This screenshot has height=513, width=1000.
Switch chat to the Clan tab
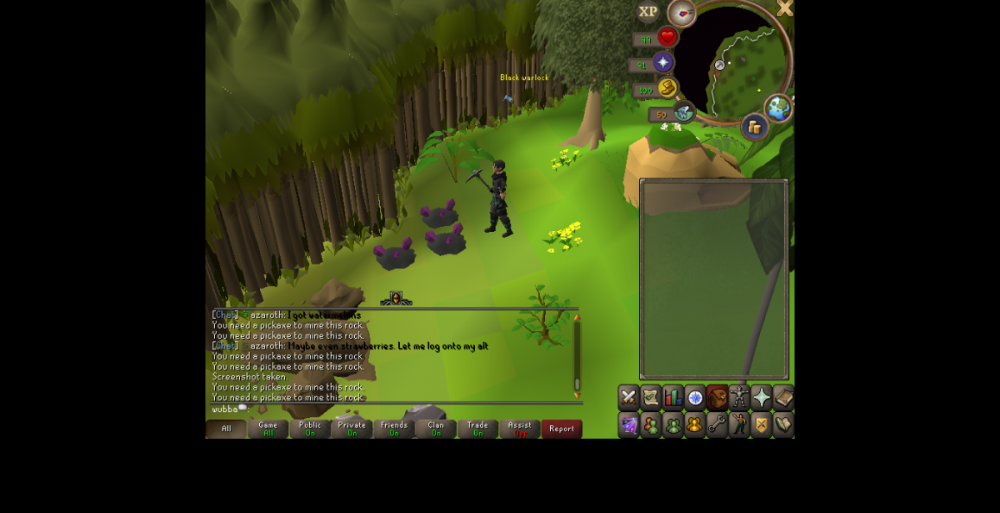(436, 429)
